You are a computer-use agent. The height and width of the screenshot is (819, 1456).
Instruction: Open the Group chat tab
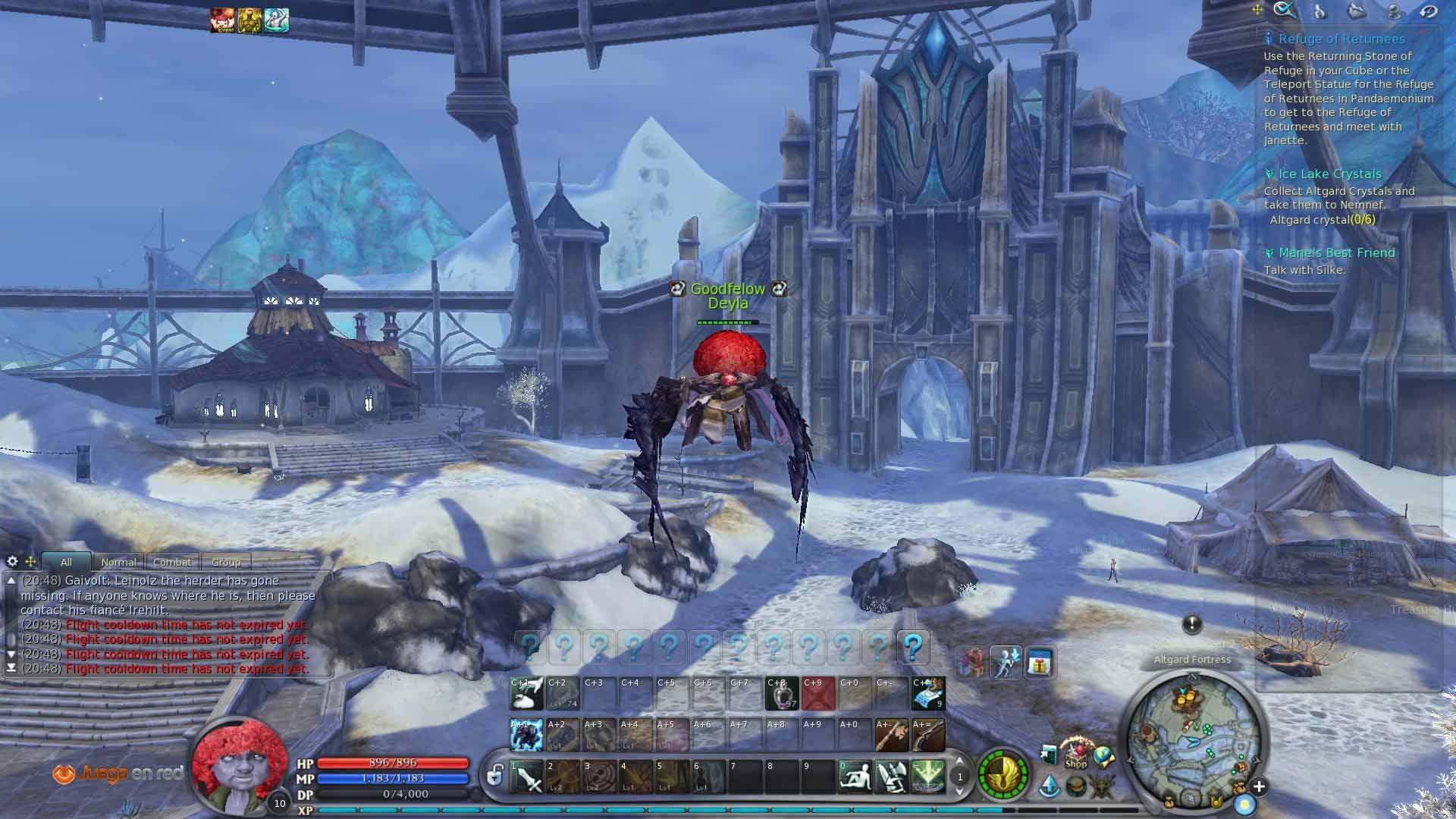click(226, 562)
